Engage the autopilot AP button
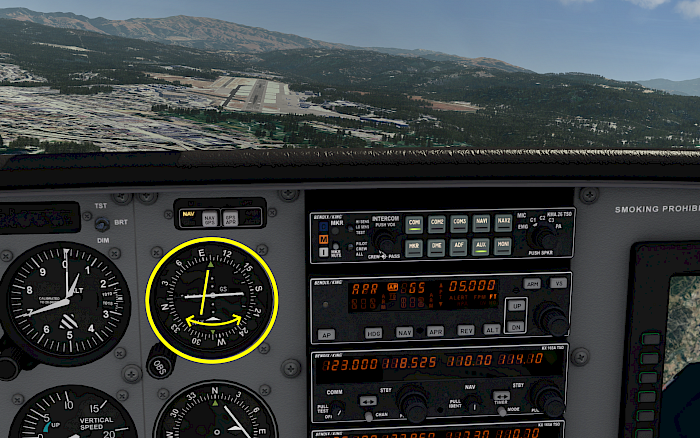700x438 pixels. (x=327, y=334)
